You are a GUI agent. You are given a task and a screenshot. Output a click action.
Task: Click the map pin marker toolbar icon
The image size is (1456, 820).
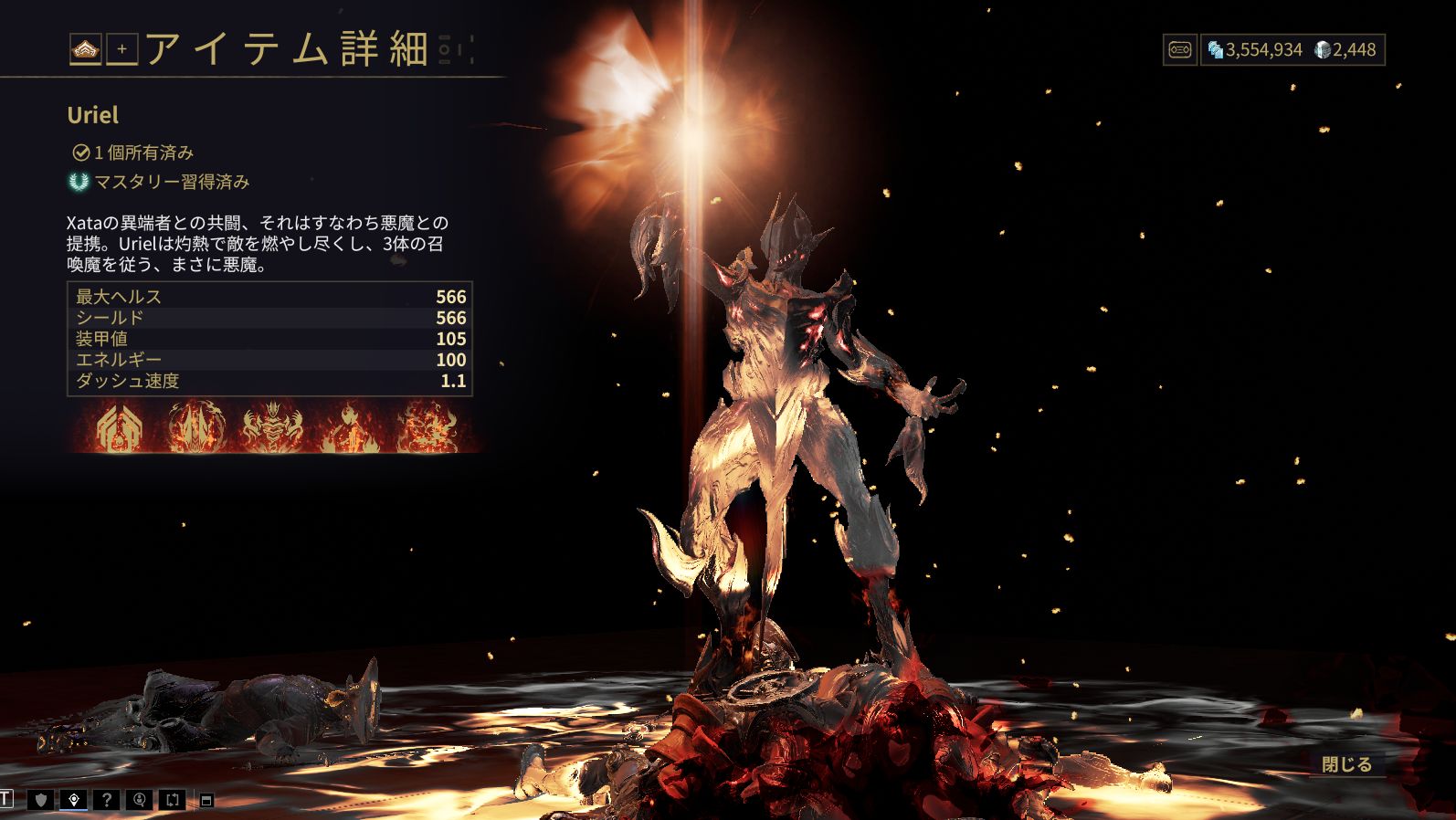pos(74,800)
